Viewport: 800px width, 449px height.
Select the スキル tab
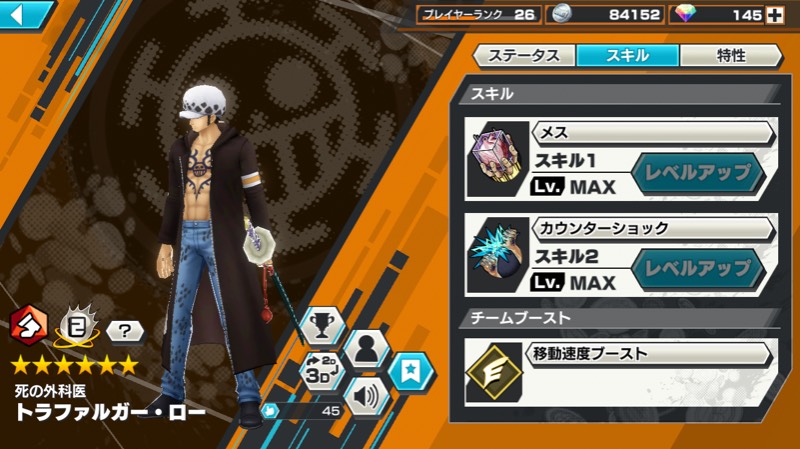(x=627, y=56)
